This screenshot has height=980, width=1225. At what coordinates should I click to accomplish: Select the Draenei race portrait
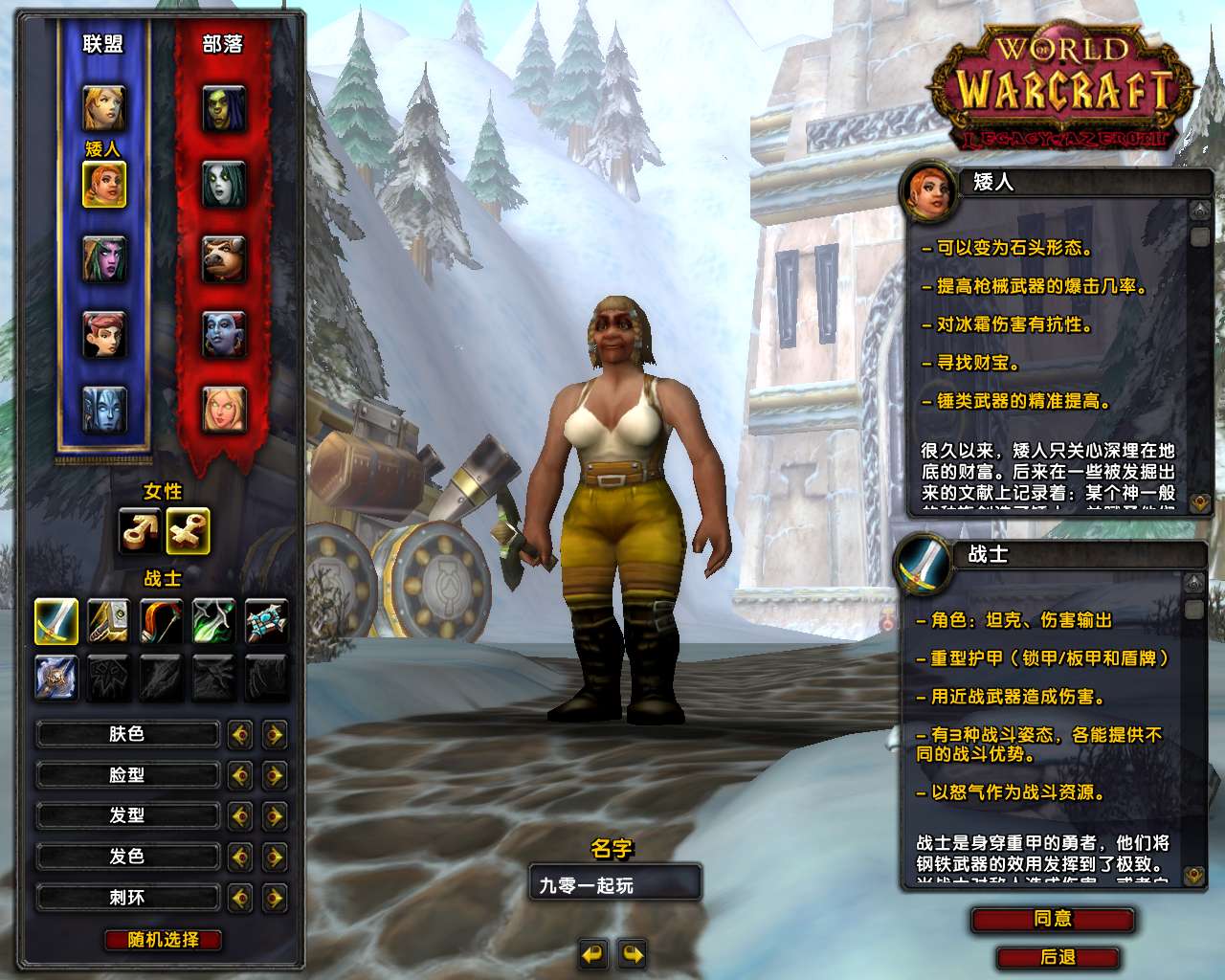tap(103, 410)
